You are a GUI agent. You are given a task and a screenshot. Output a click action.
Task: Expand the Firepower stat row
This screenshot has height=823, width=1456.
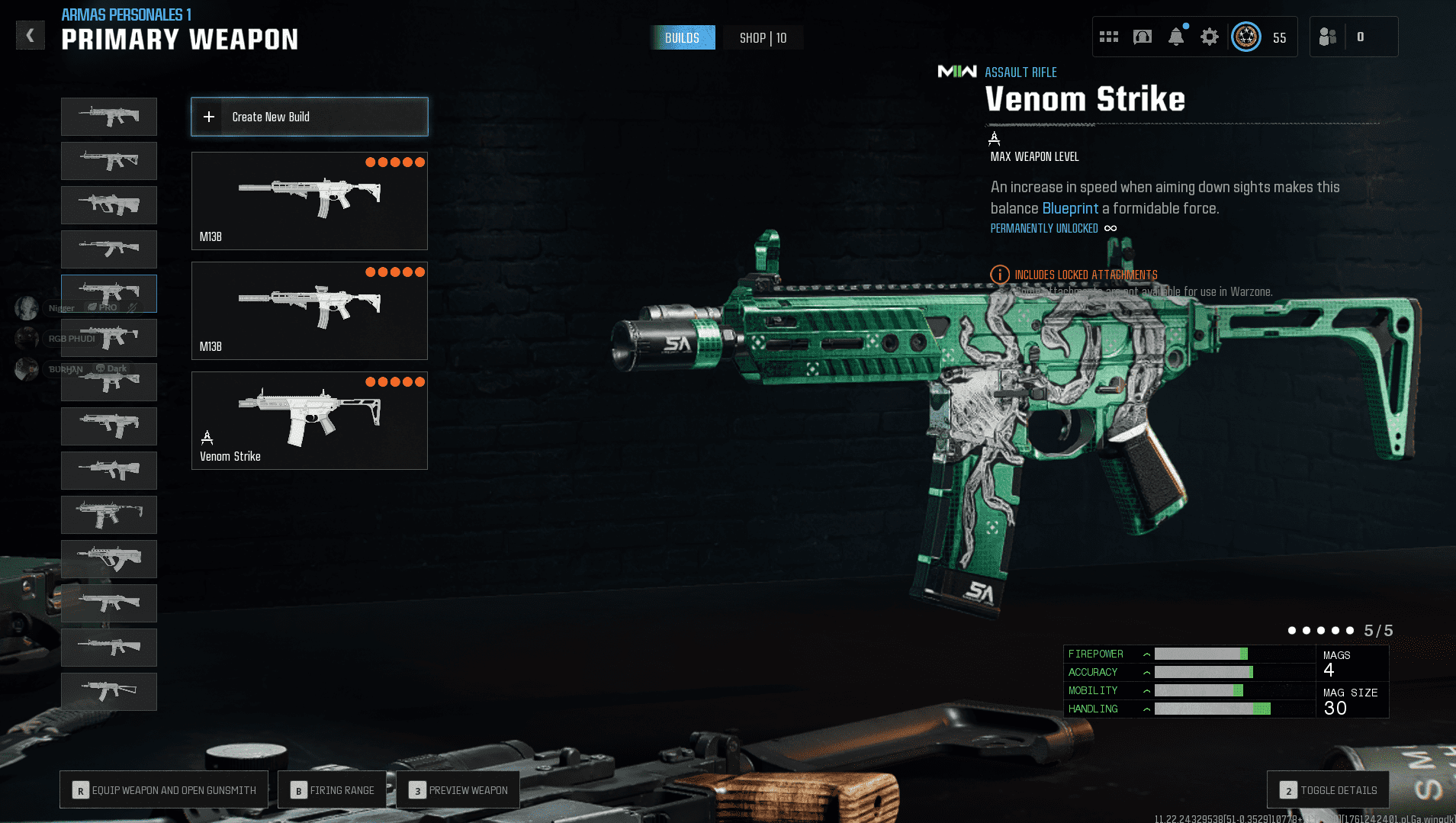coord(1146,654)
